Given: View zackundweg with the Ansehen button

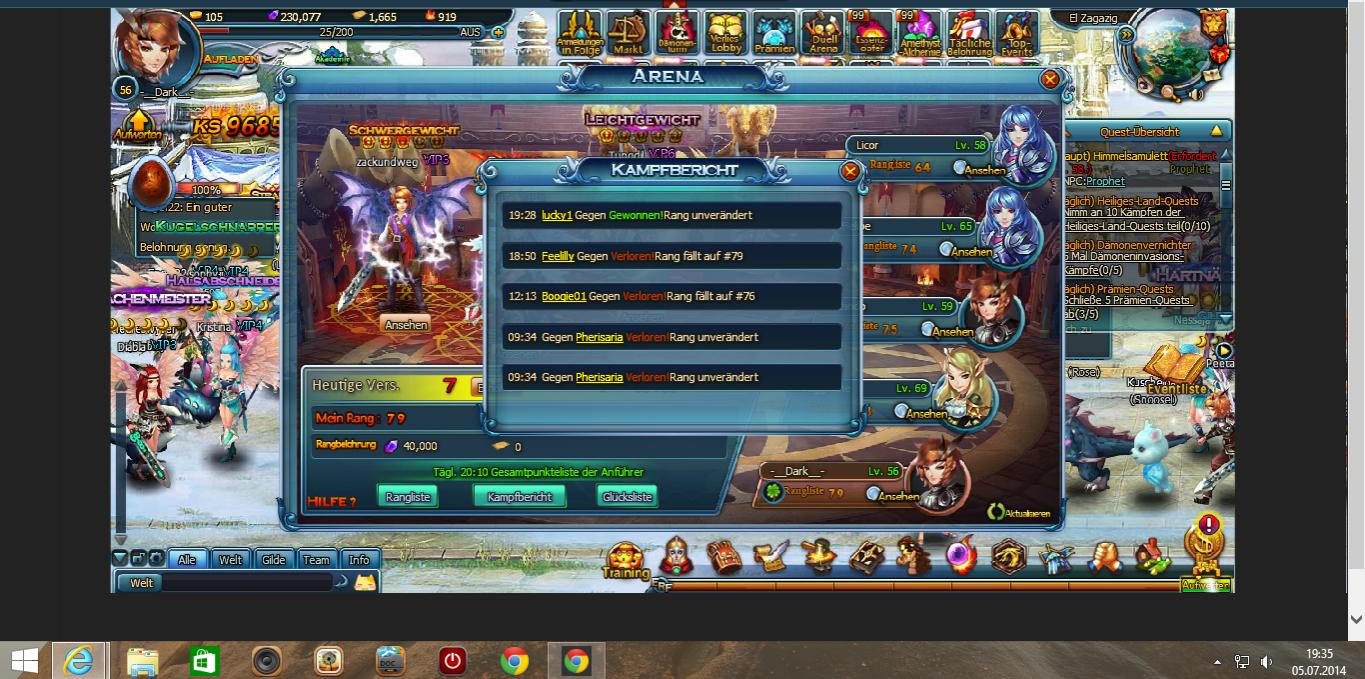Looking at the screenshot, I should [406, 324].
